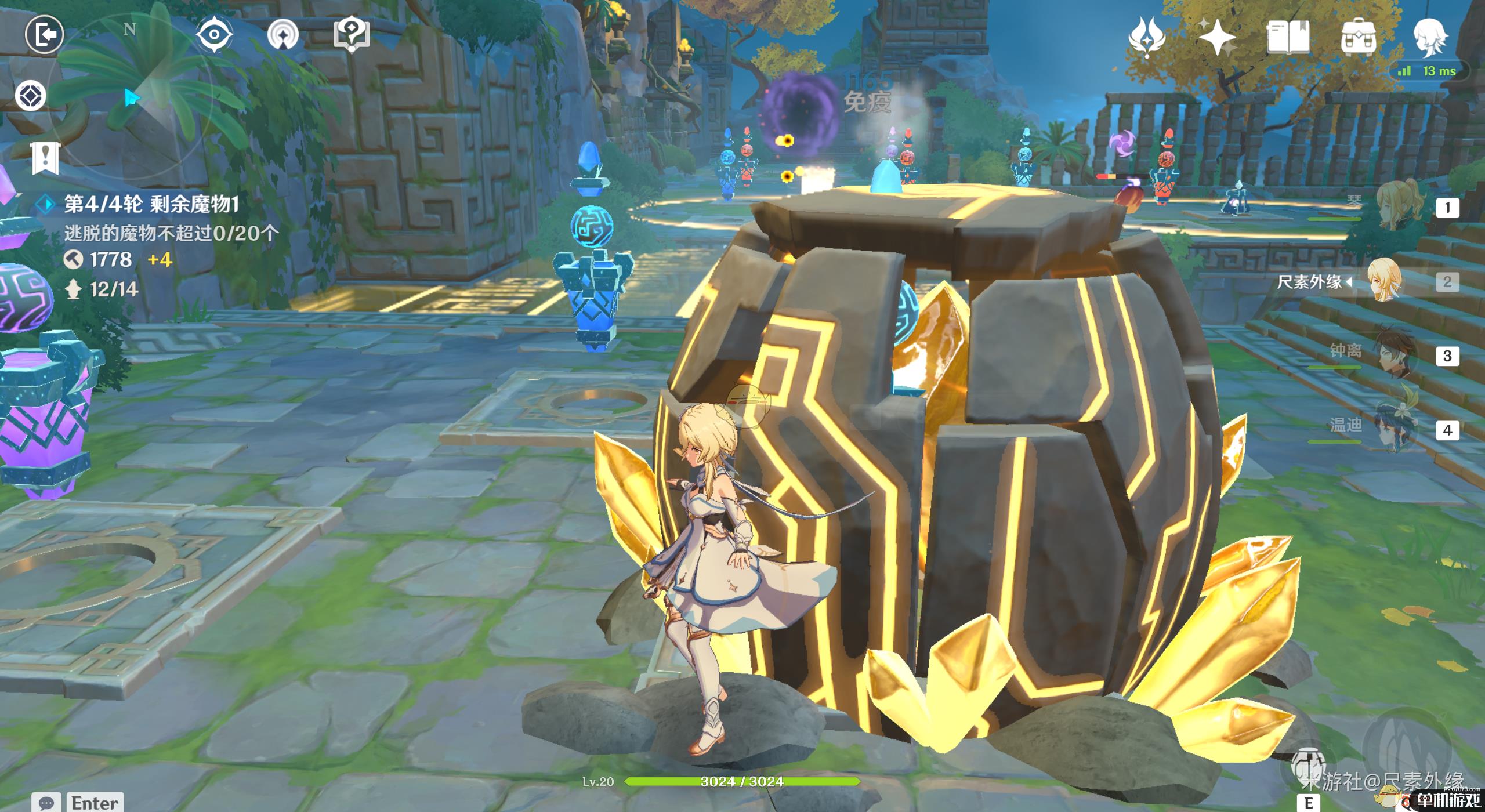
Task: Open the question mark tutorial book
Action: coord(352,35)
